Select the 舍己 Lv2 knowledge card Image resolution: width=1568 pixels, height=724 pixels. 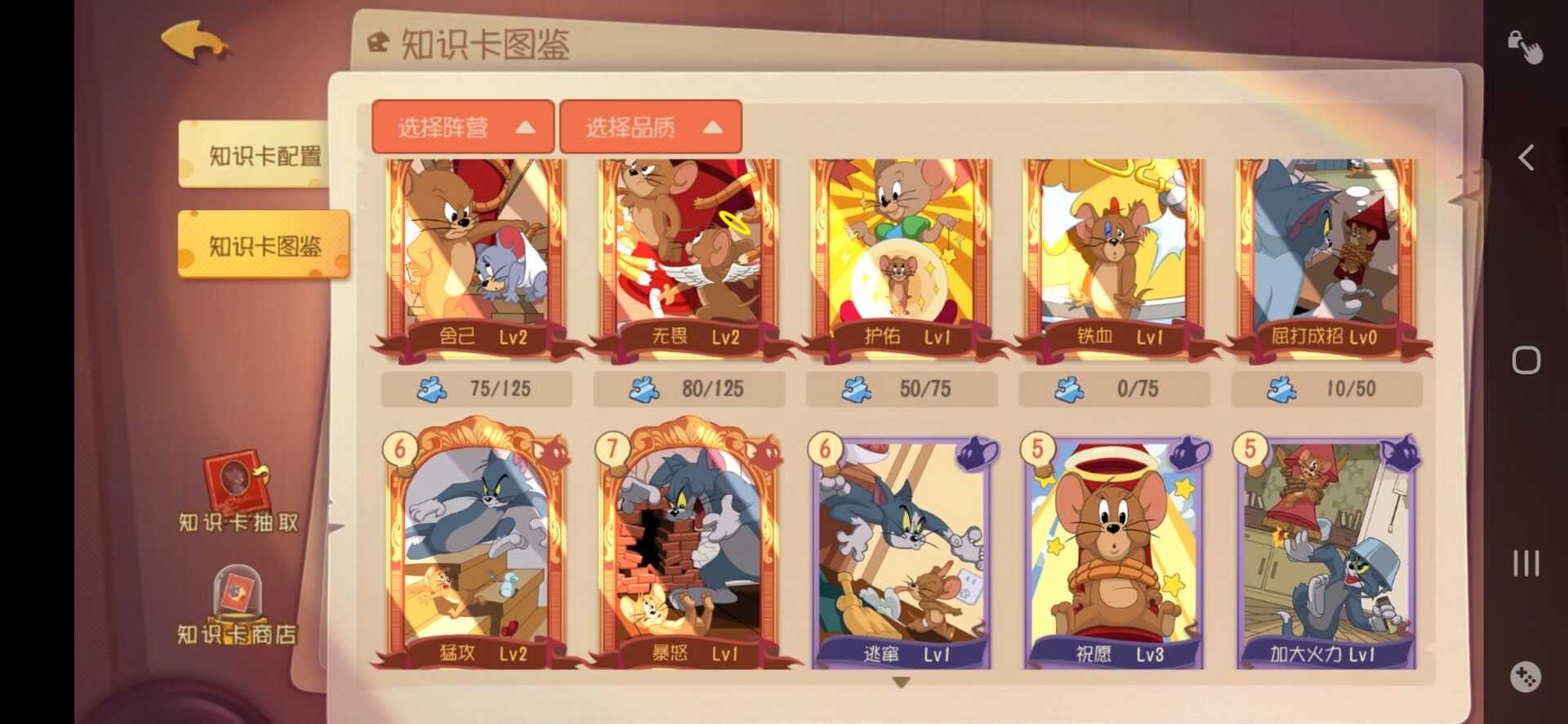pyautogui.click(x=474, y=253)
